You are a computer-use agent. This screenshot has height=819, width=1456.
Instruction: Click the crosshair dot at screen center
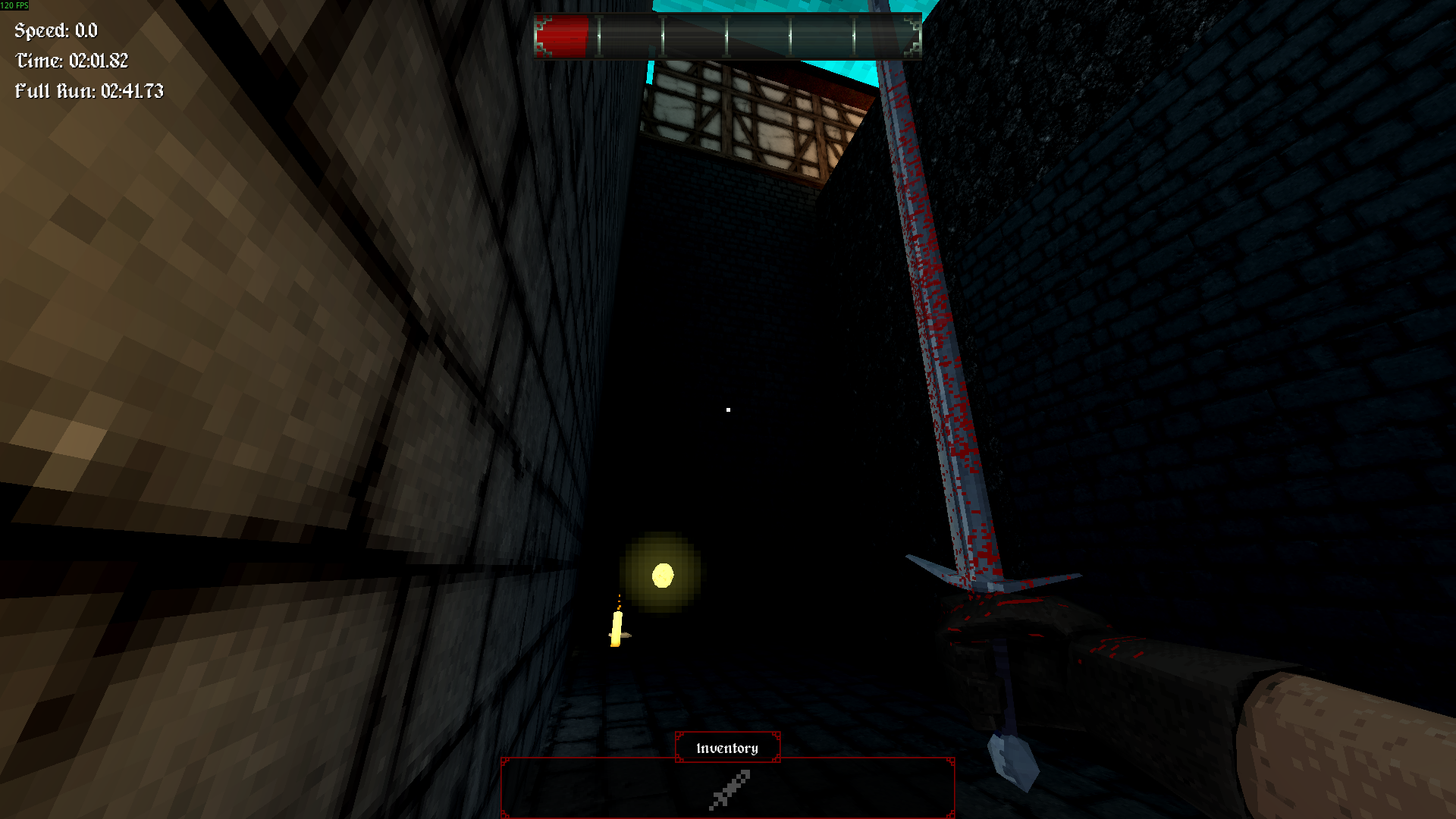728,409
